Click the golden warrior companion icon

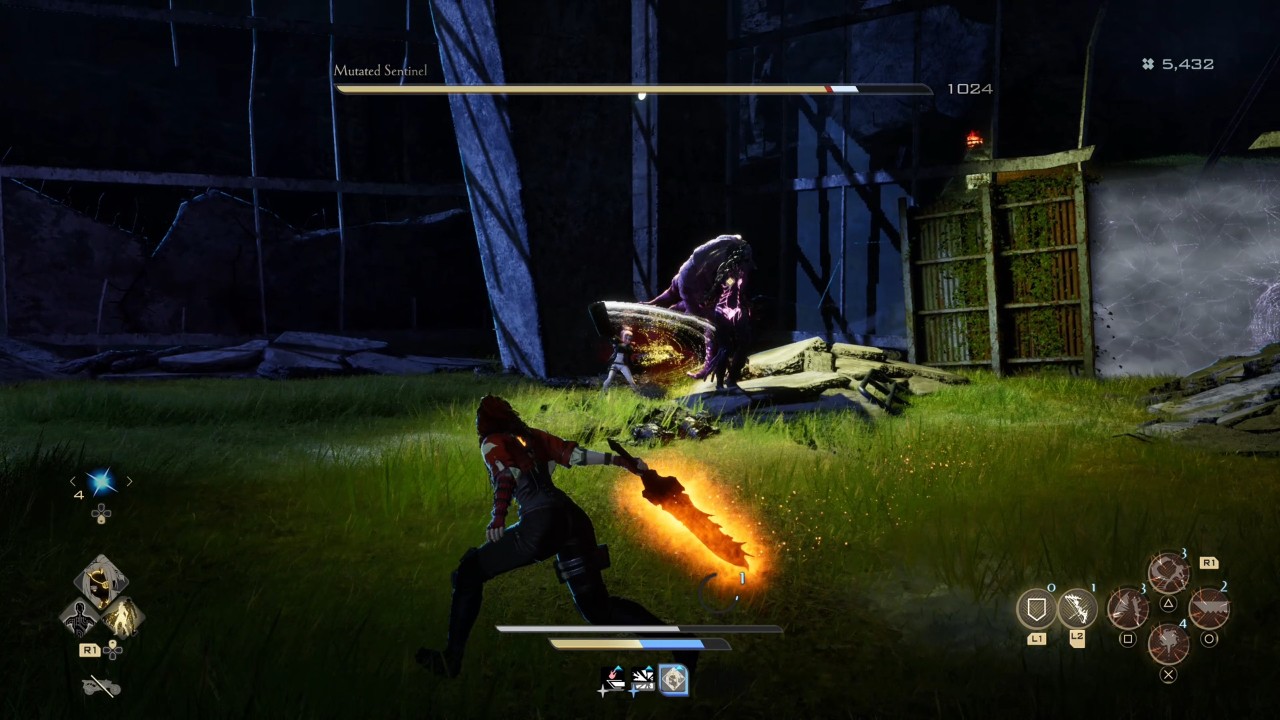pos(123,616)
